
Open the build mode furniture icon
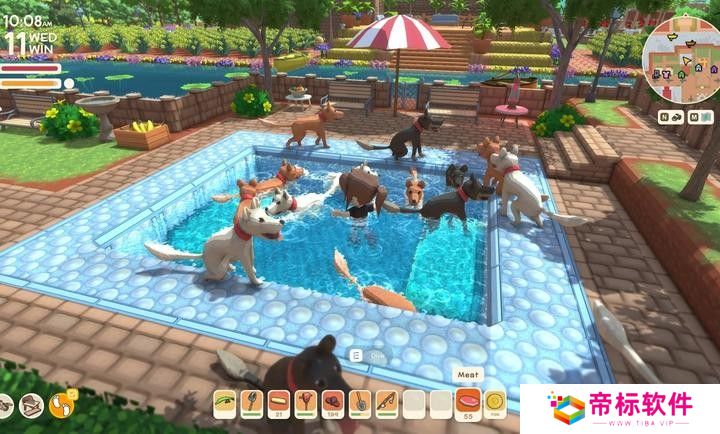(31, 405)
